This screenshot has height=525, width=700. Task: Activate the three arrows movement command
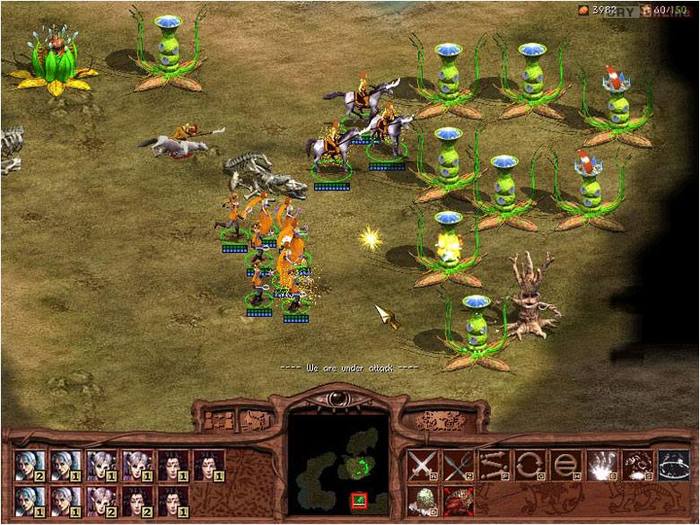click(x=492, y=466)
